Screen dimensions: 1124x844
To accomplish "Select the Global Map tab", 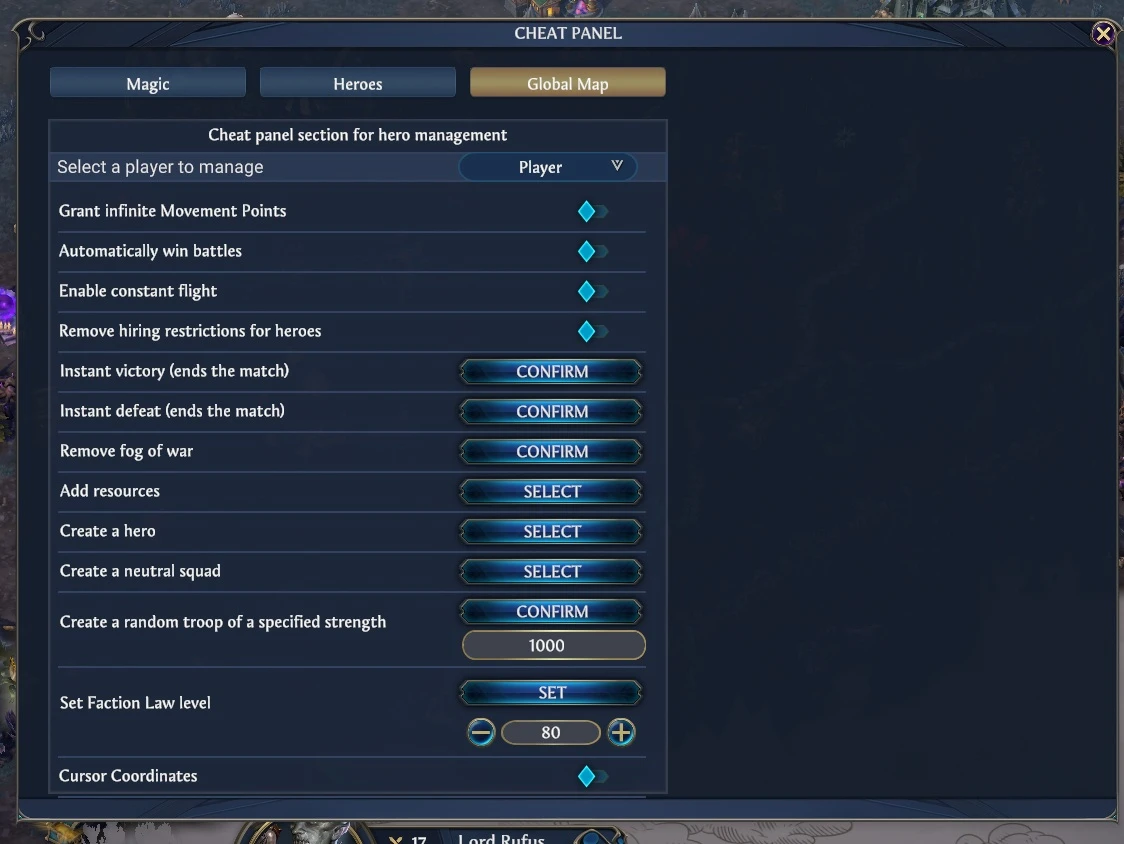I will (x=567, y=83).
